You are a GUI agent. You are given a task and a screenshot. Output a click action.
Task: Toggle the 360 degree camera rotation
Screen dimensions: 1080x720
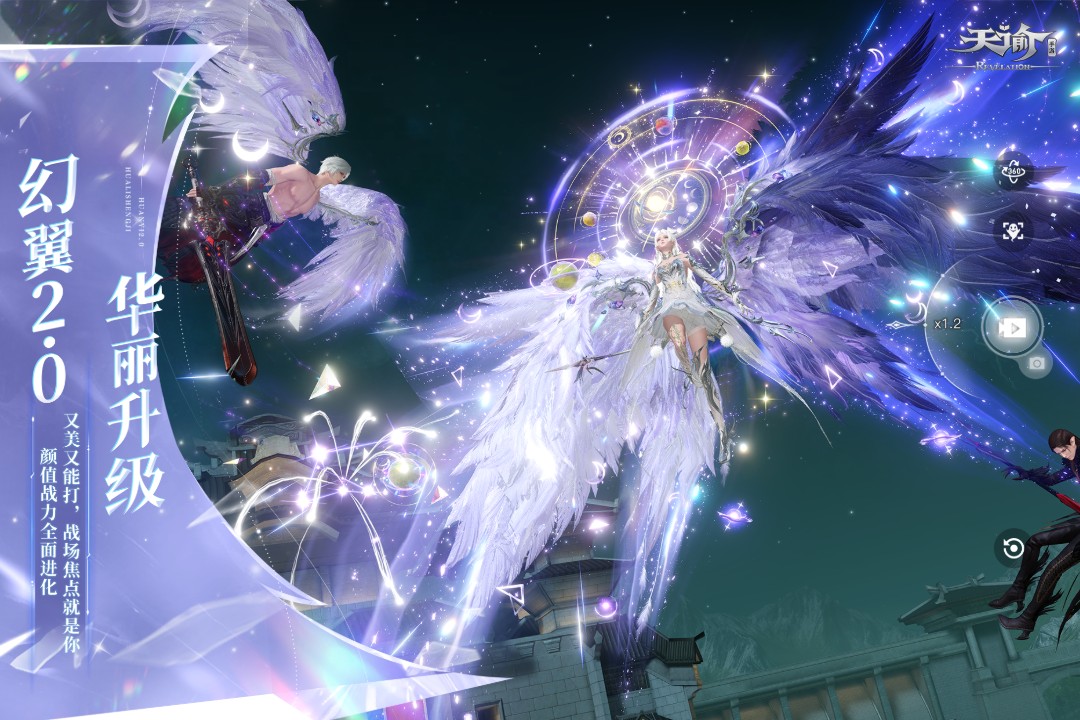pyautogui.click(x=1013, y=171)
